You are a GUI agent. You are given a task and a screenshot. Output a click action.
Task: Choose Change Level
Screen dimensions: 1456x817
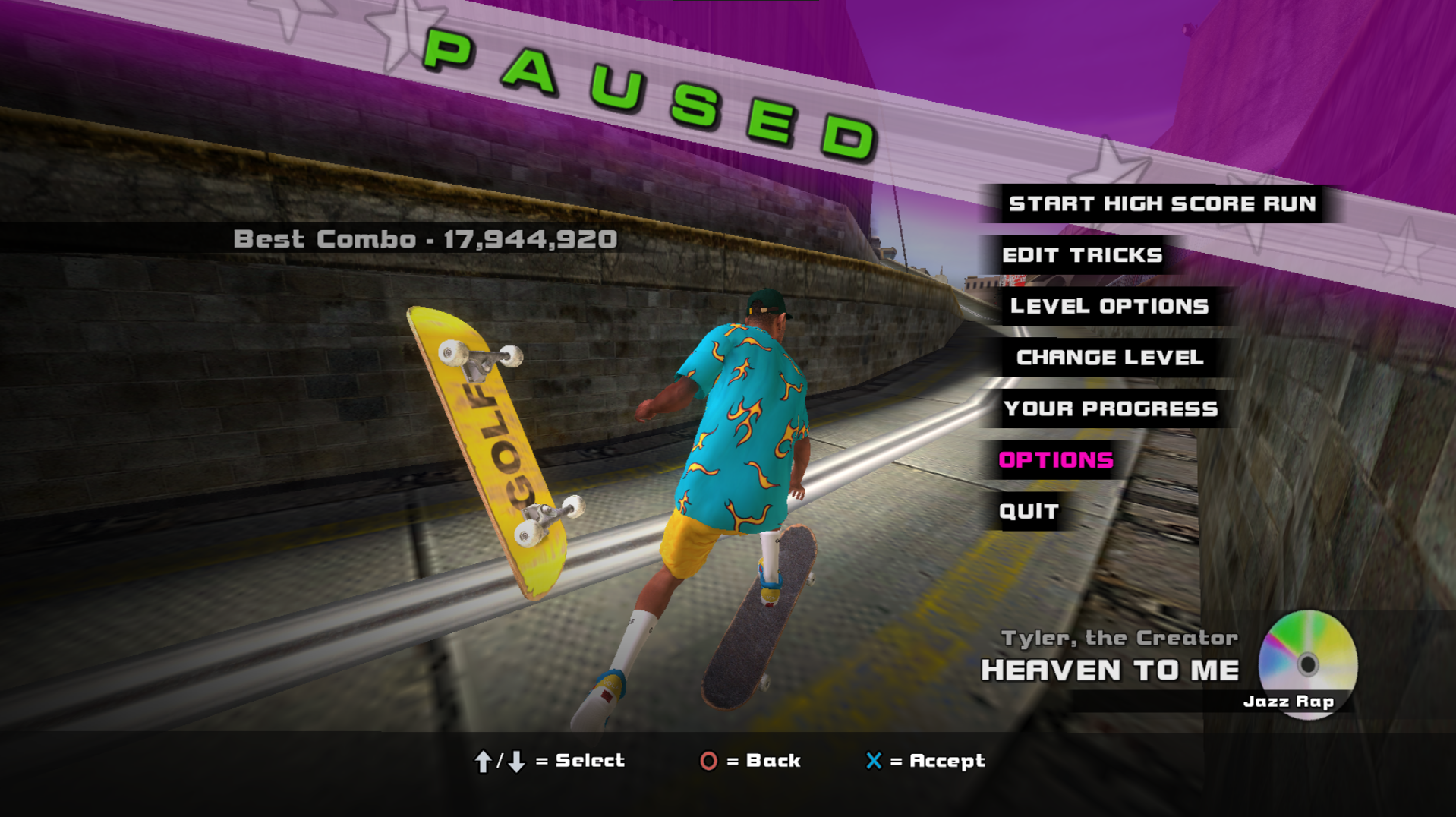coord(1110,358)
